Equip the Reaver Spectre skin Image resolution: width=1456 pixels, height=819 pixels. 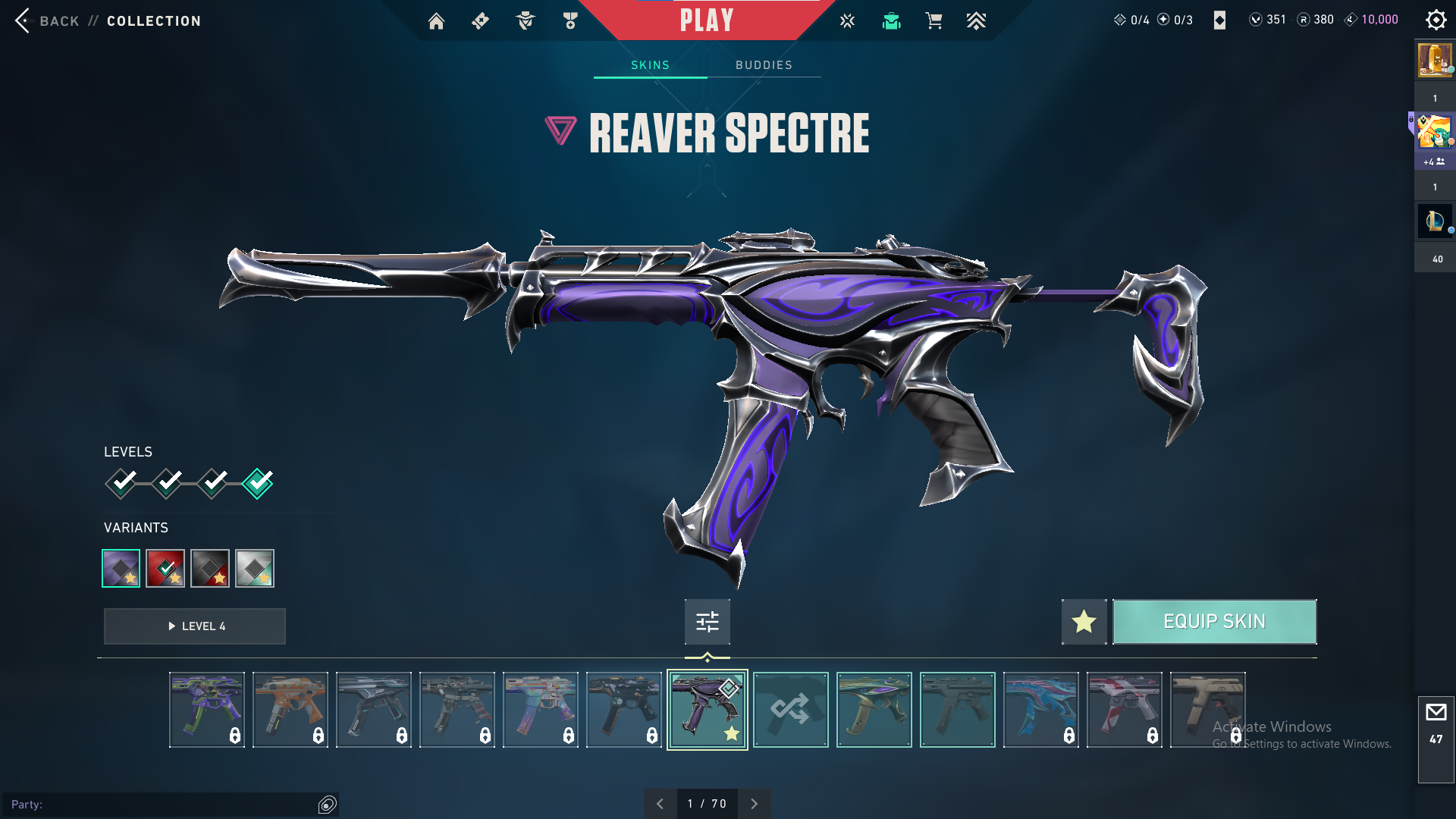(1214, 622)
